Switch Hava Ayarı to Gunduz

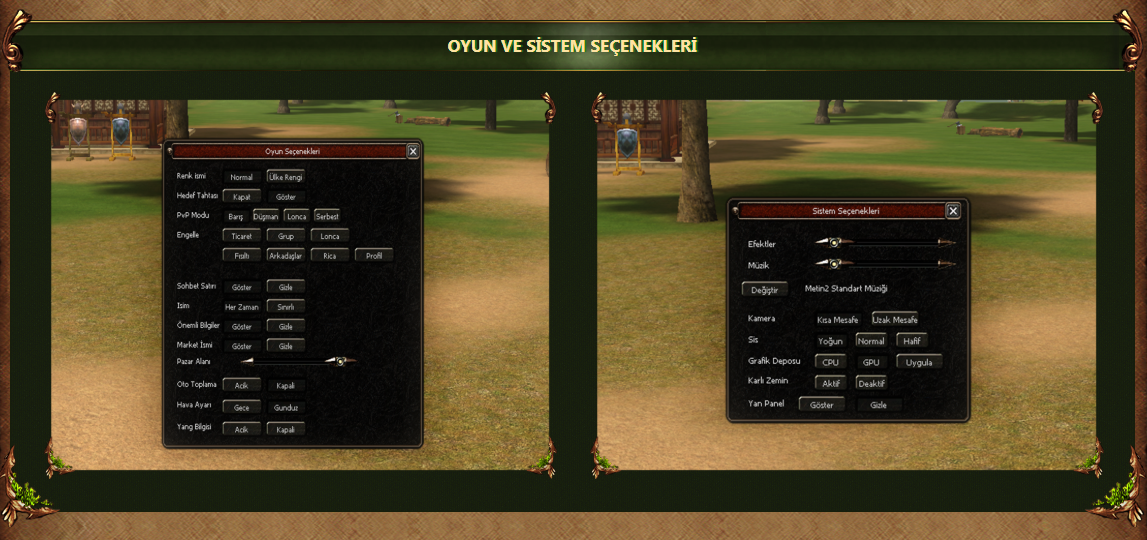tap(286, 407)
